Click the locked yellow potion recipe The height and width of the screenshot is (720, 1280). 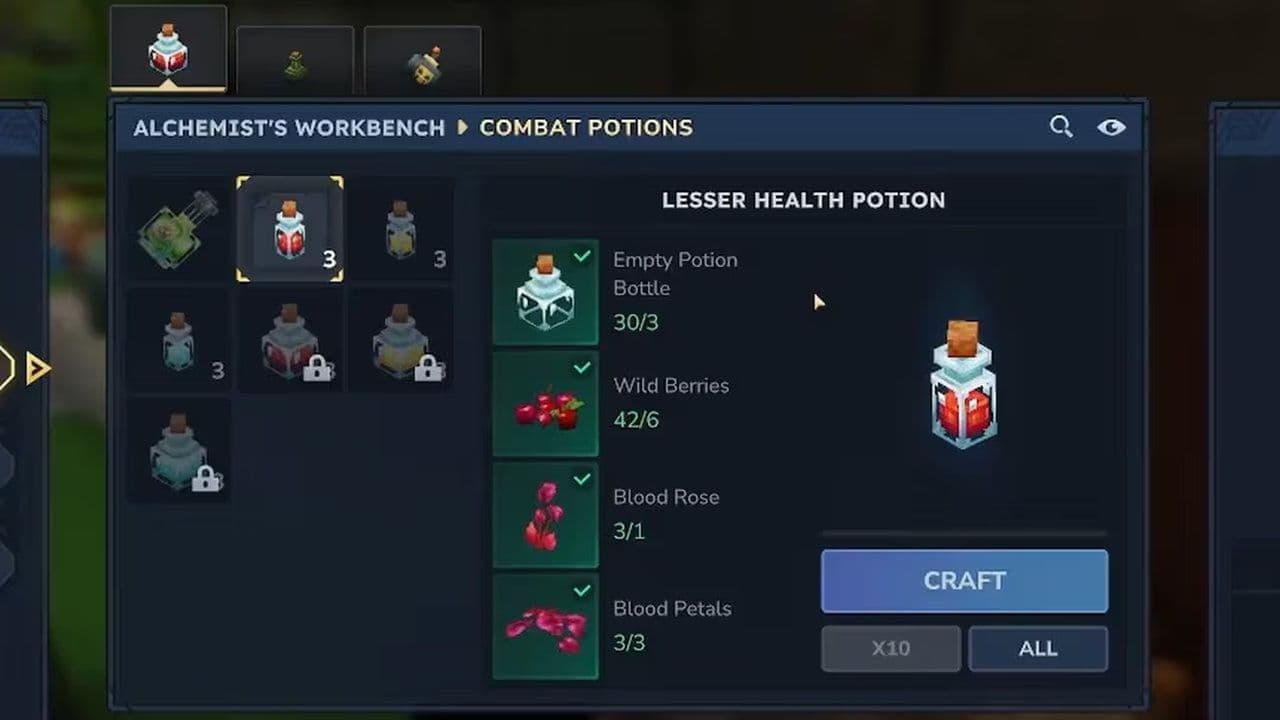[402, 341]
